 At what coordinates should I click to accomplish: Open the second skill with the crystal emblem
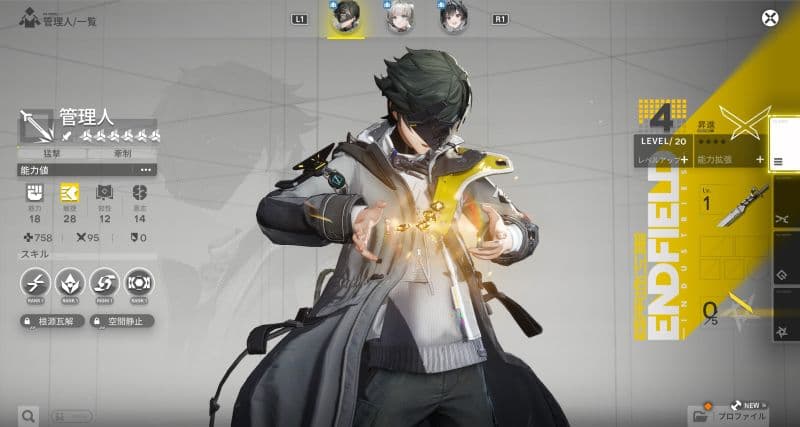click(x=71, y=282)
